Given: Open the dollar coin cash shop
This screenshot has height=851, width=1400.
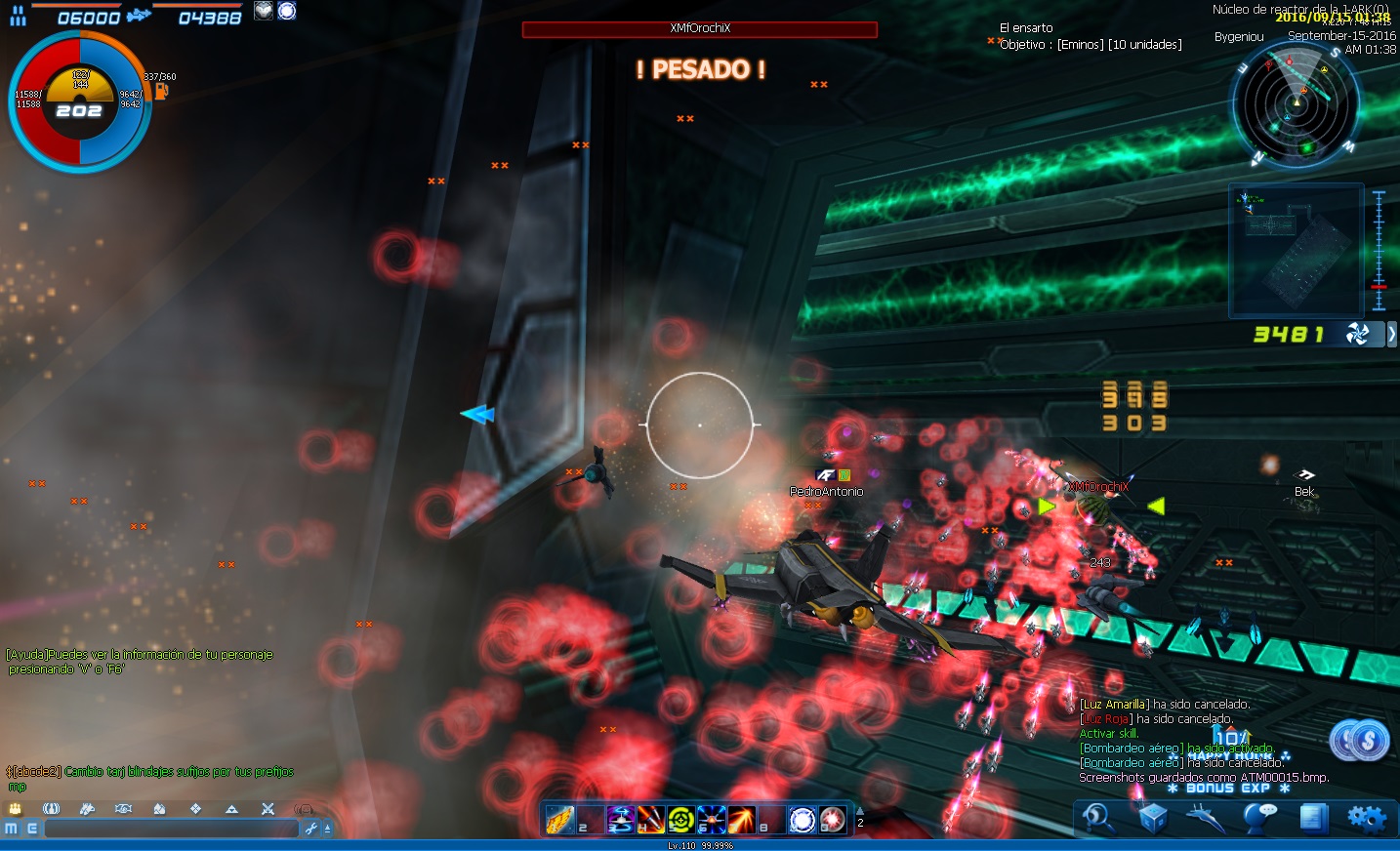Looking at the screenshot, I should [x=1360, y=742].
